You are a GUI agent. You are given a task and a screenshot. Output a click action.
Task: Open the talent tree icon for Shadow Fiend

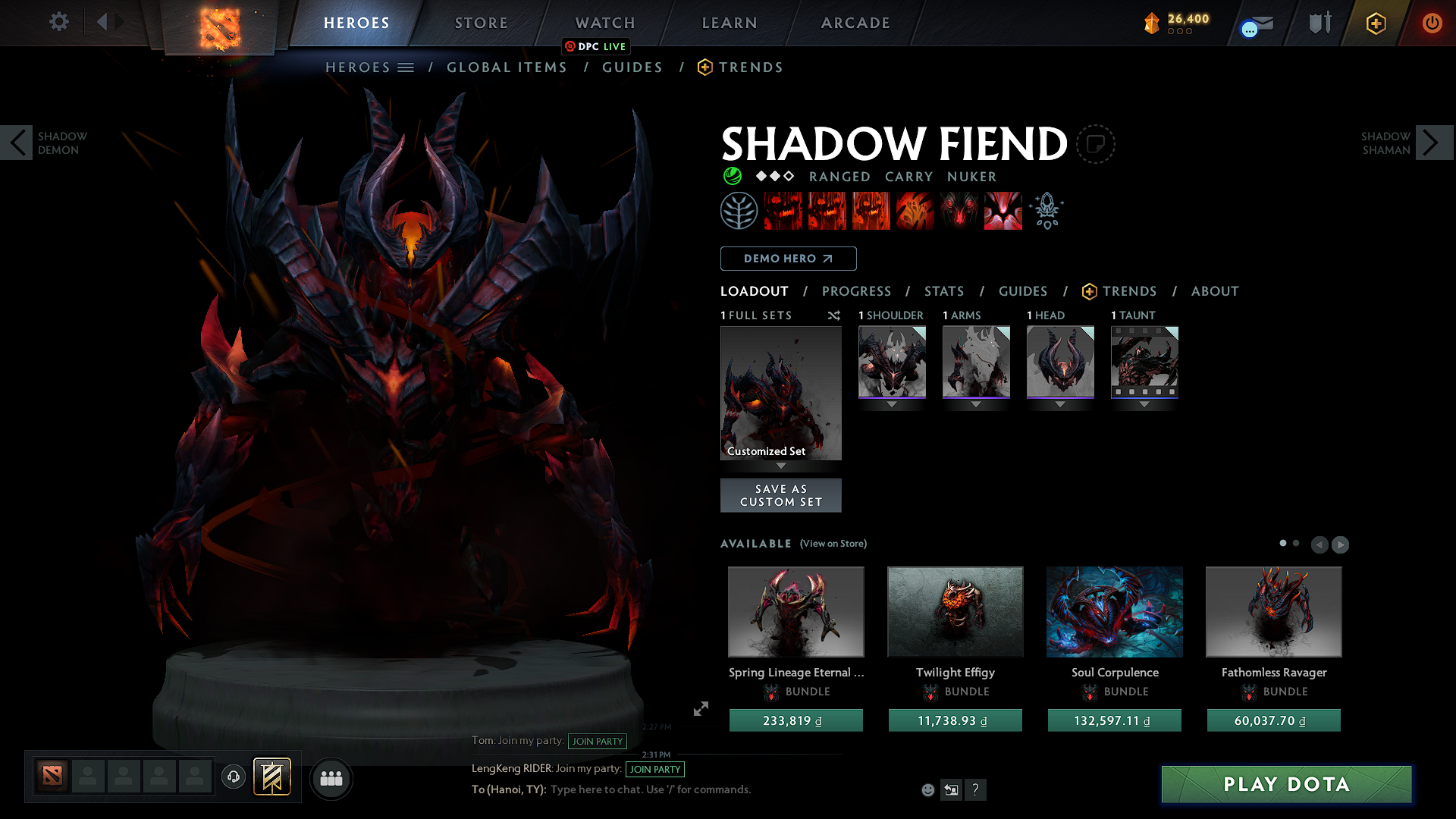pos(739,210)
